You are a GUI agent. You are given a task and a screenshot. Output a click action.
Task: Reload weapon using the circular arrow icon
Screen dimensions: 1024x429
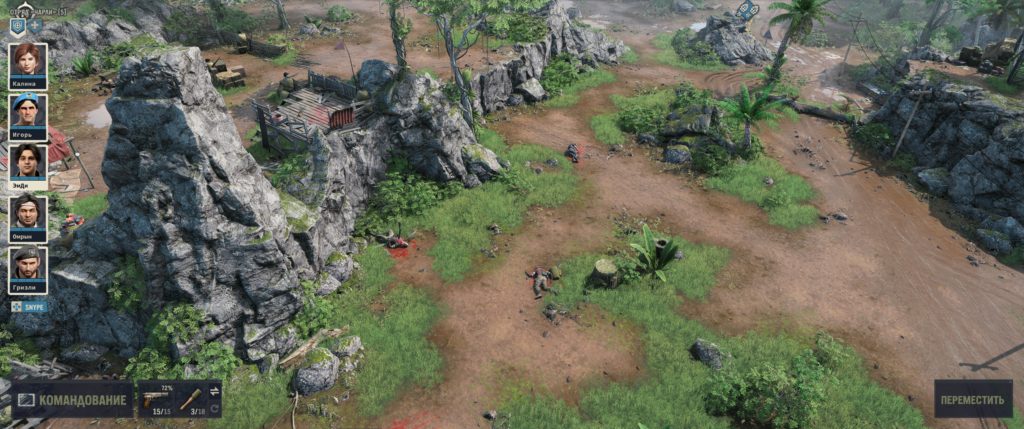214,409
